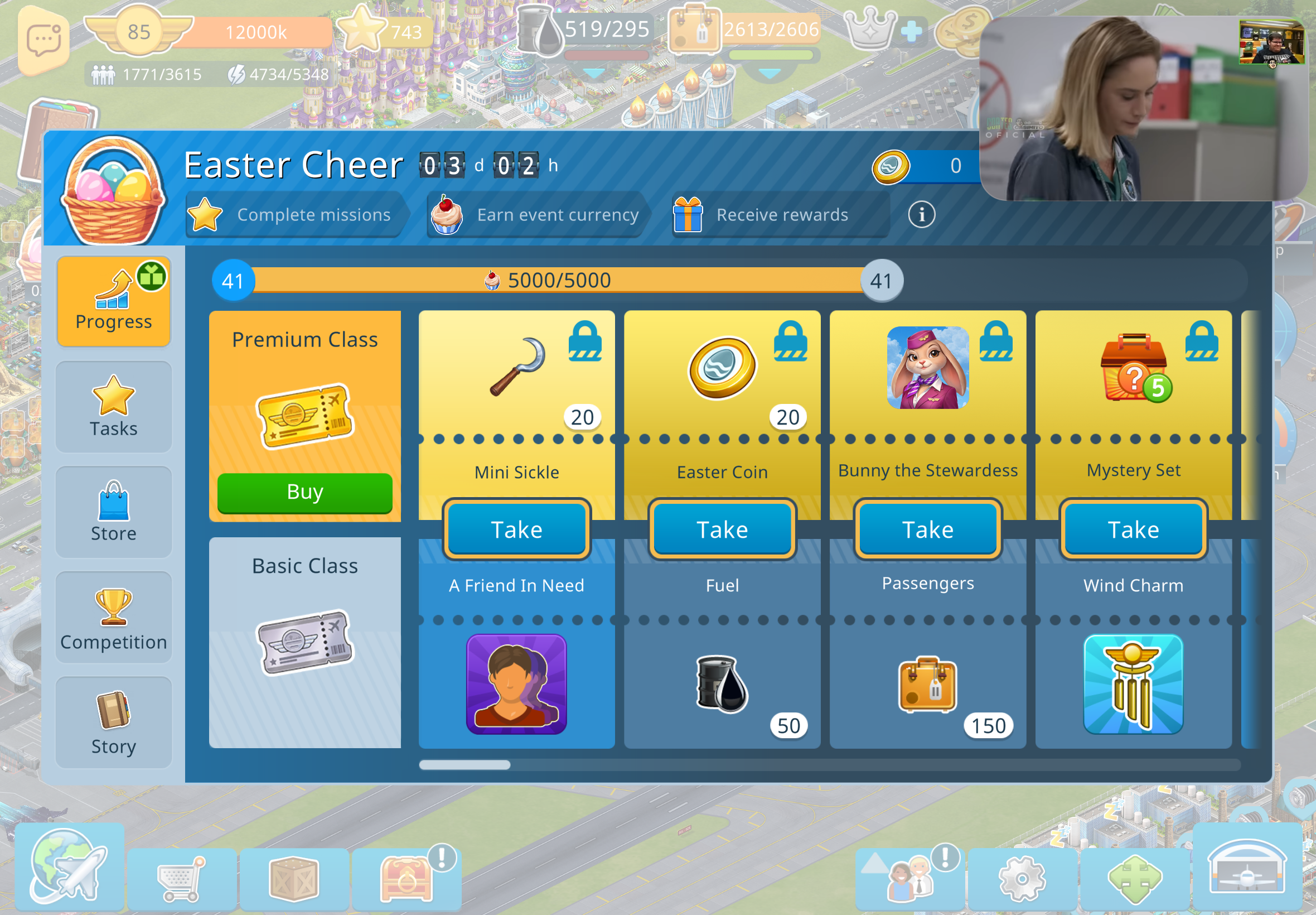
Task: Show the Story tab
Action: [x=113, y=722]
